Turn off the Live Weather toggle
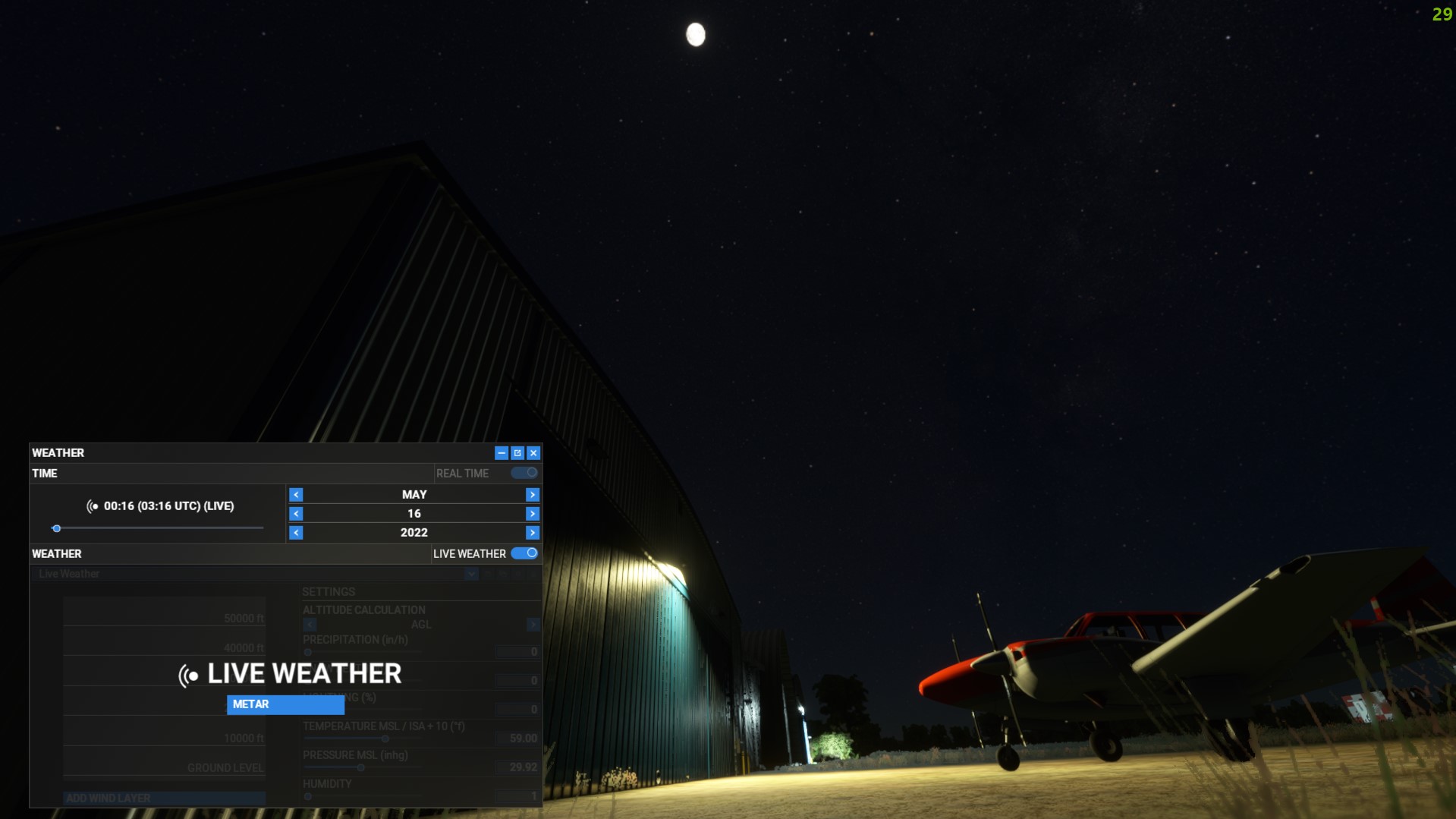The image size is (1456, 819). [524, 553]
